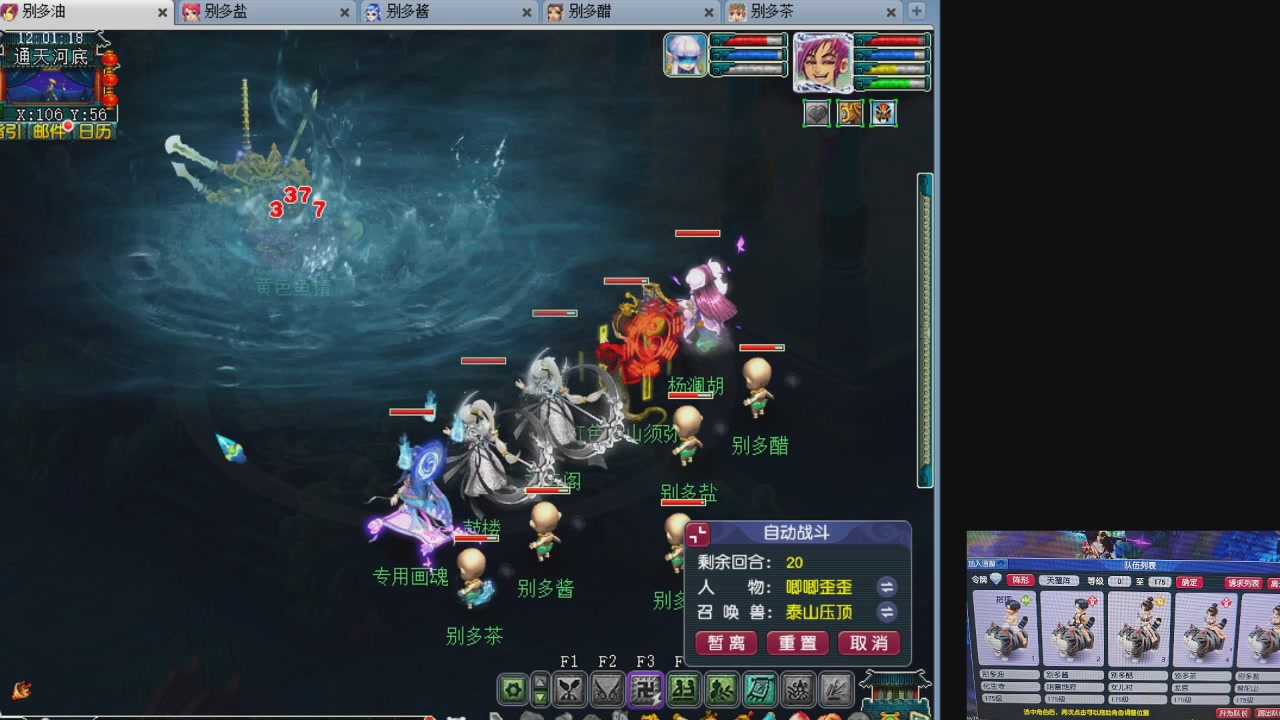Open the 日历 calendar icon near the minimap
This screenshot has height=720, width=1280.
click(x=95, y=131)
